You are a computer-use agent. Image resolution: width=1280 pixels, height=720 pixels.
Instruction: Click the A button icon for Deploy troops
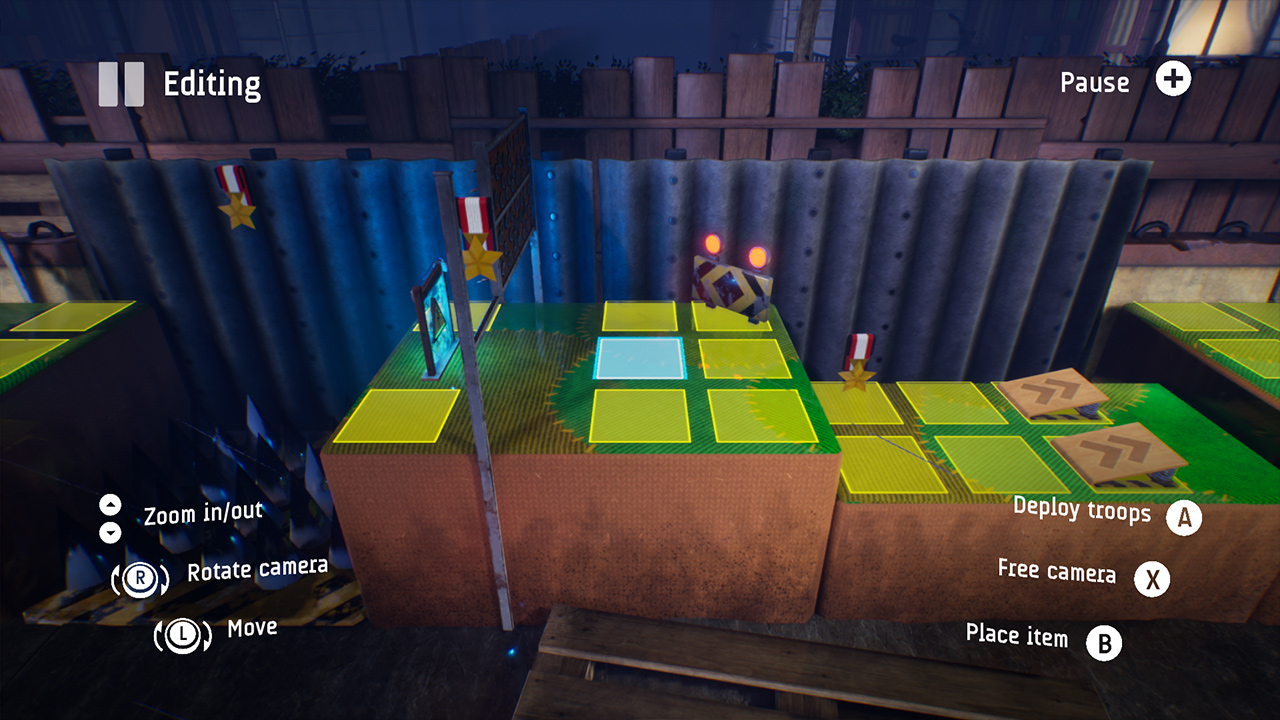point(1183,518)
